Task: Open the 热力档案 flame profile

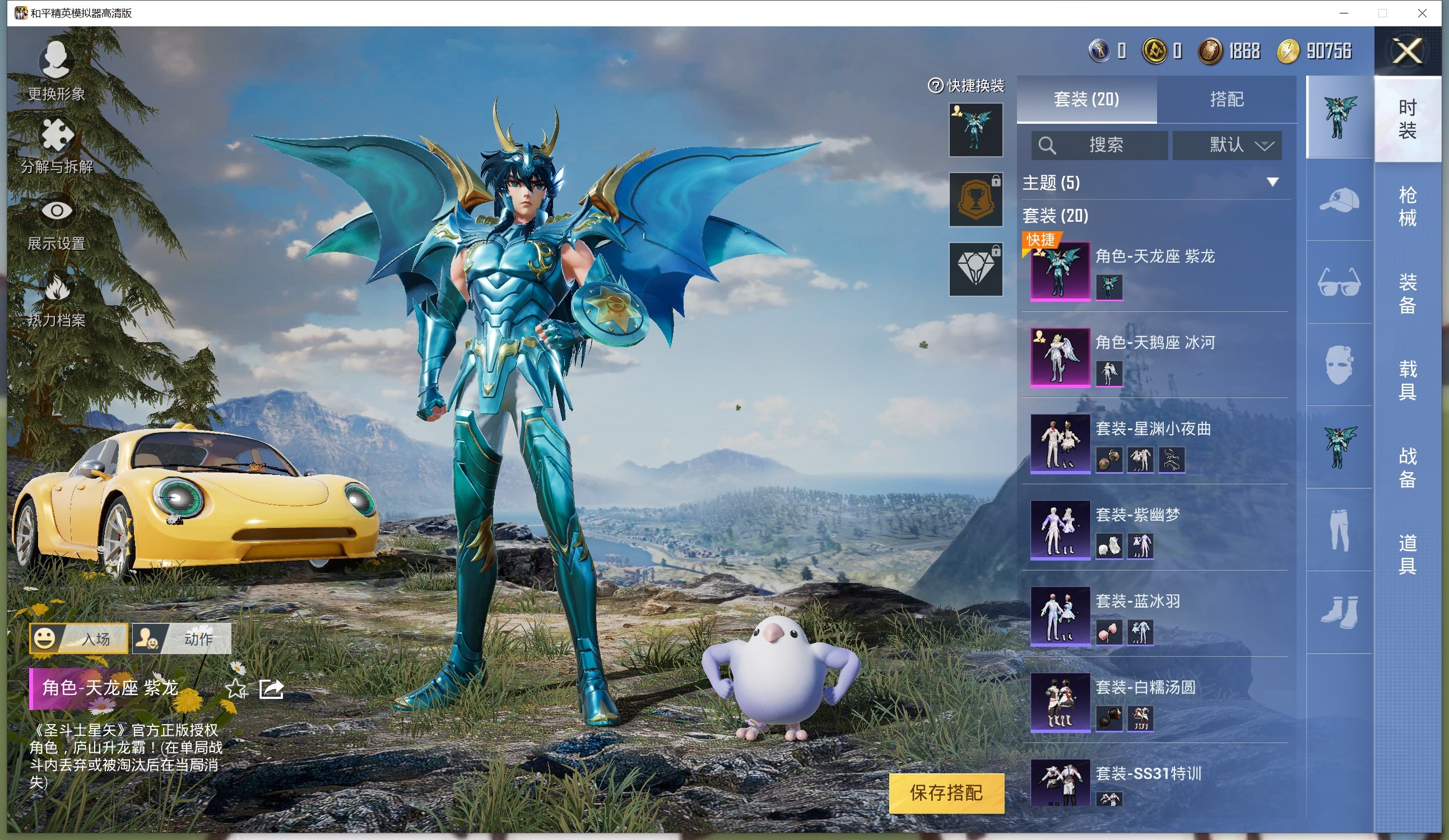Action: pos(57,300)
